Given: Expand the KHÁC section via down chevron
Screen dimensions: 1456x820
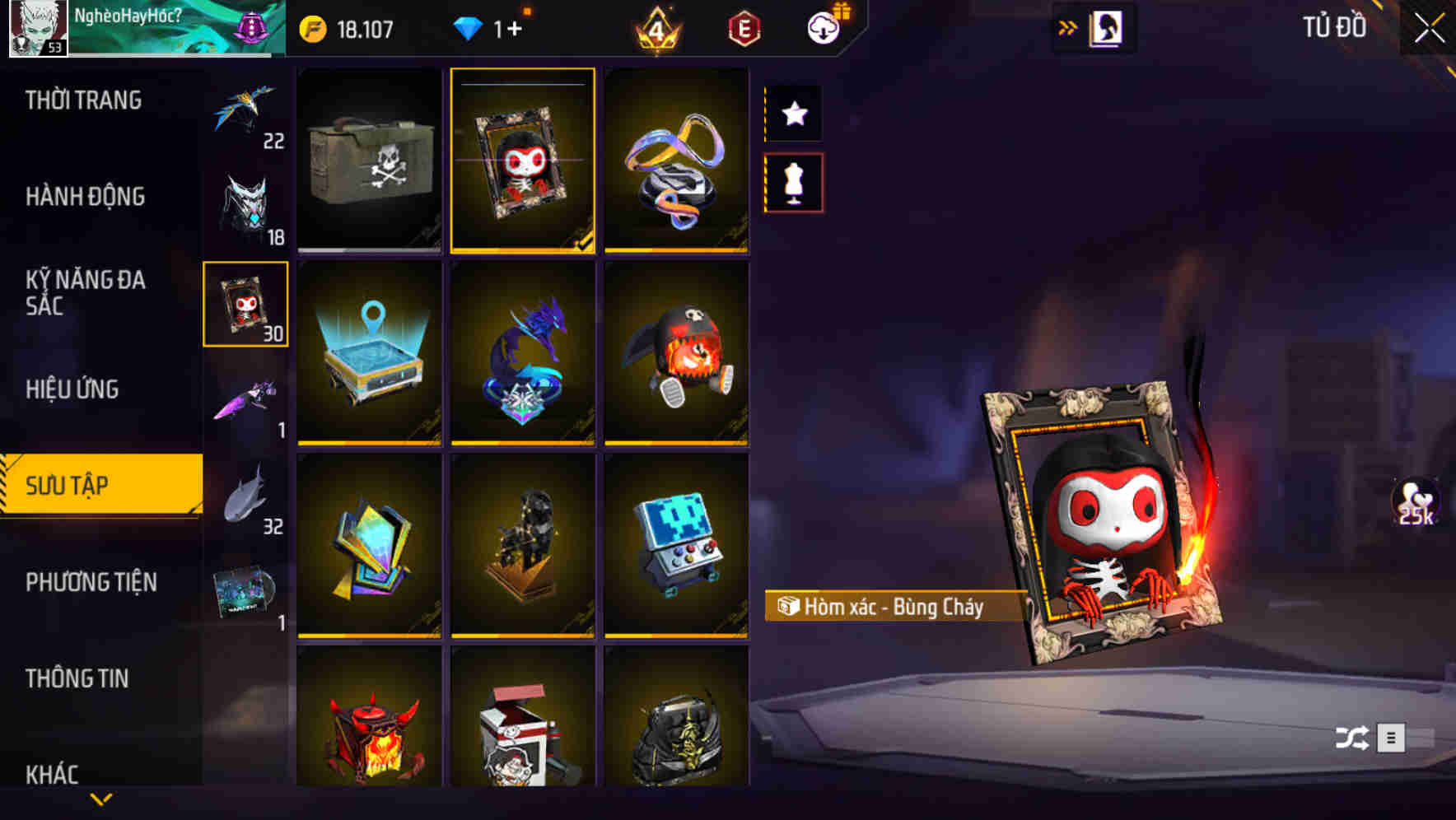Looking at the screenshot, I should 102,798.
